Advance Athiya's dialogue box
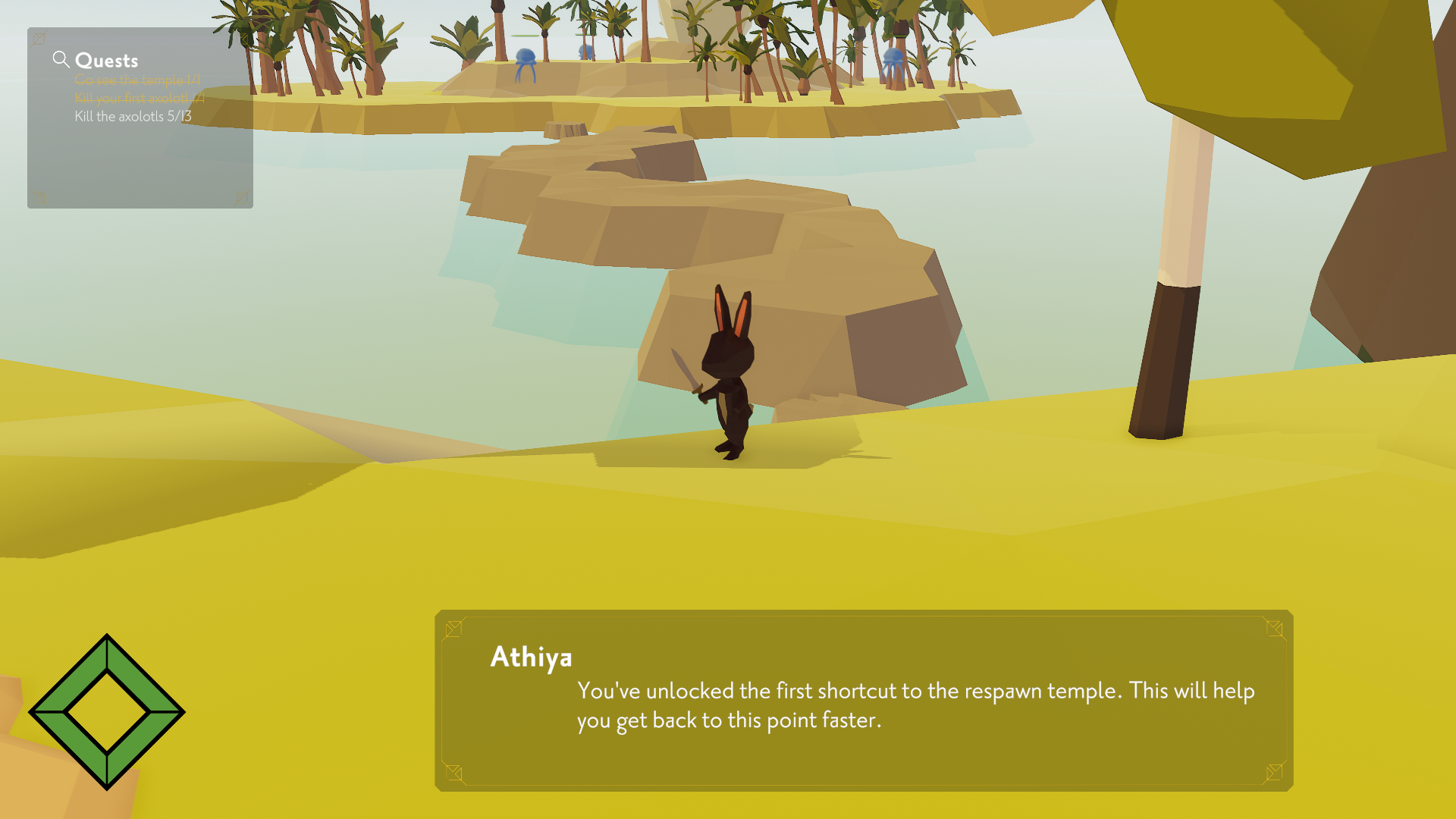Viewport: 1456px width, 819px height. (x=863, y=701)
